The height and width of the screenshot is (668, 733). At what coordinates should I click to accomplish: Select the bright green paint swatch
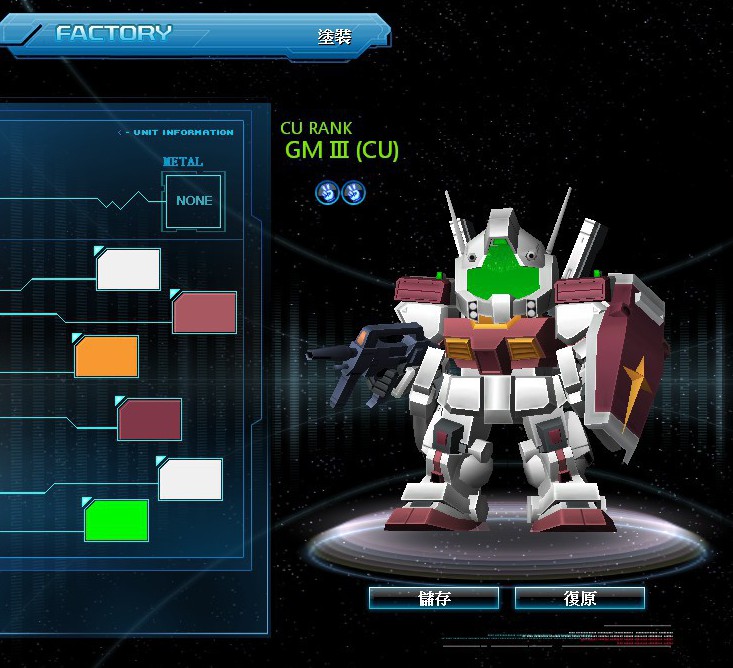[117, 520]
